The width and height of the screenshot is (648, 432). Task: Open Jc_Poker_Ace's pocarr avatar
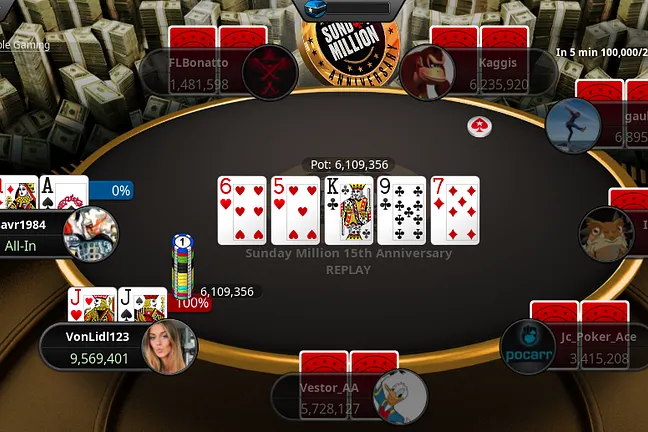(x=528, y=347)
